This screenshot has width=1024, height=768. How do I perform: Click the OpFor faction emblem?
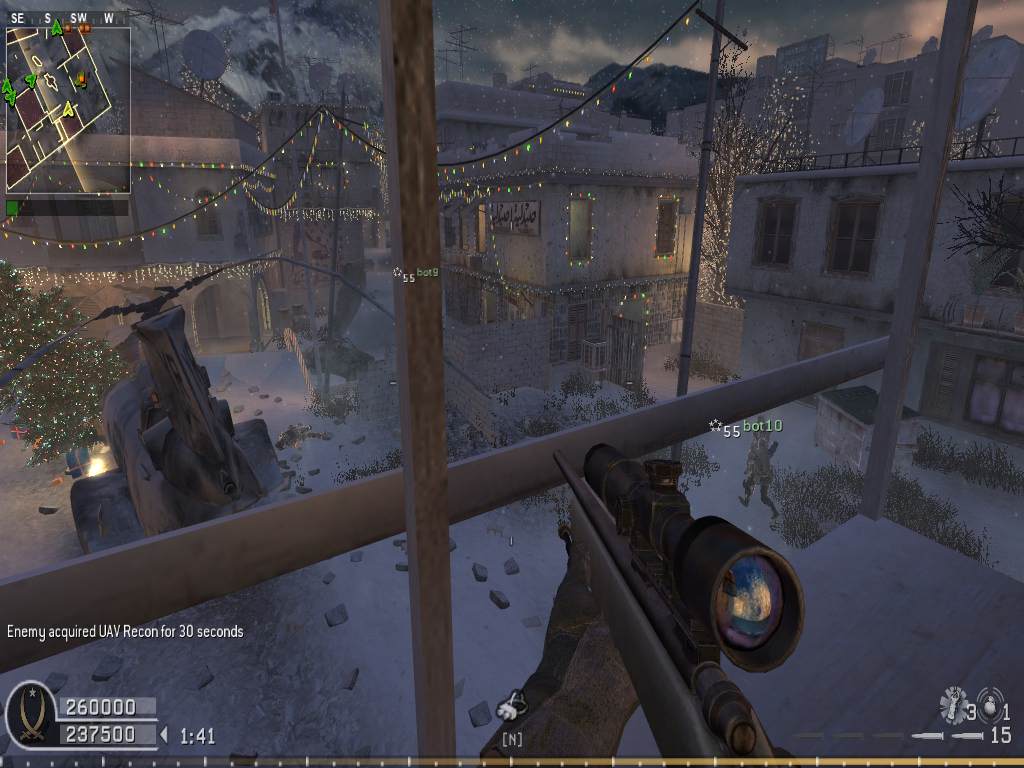(30, 716)
